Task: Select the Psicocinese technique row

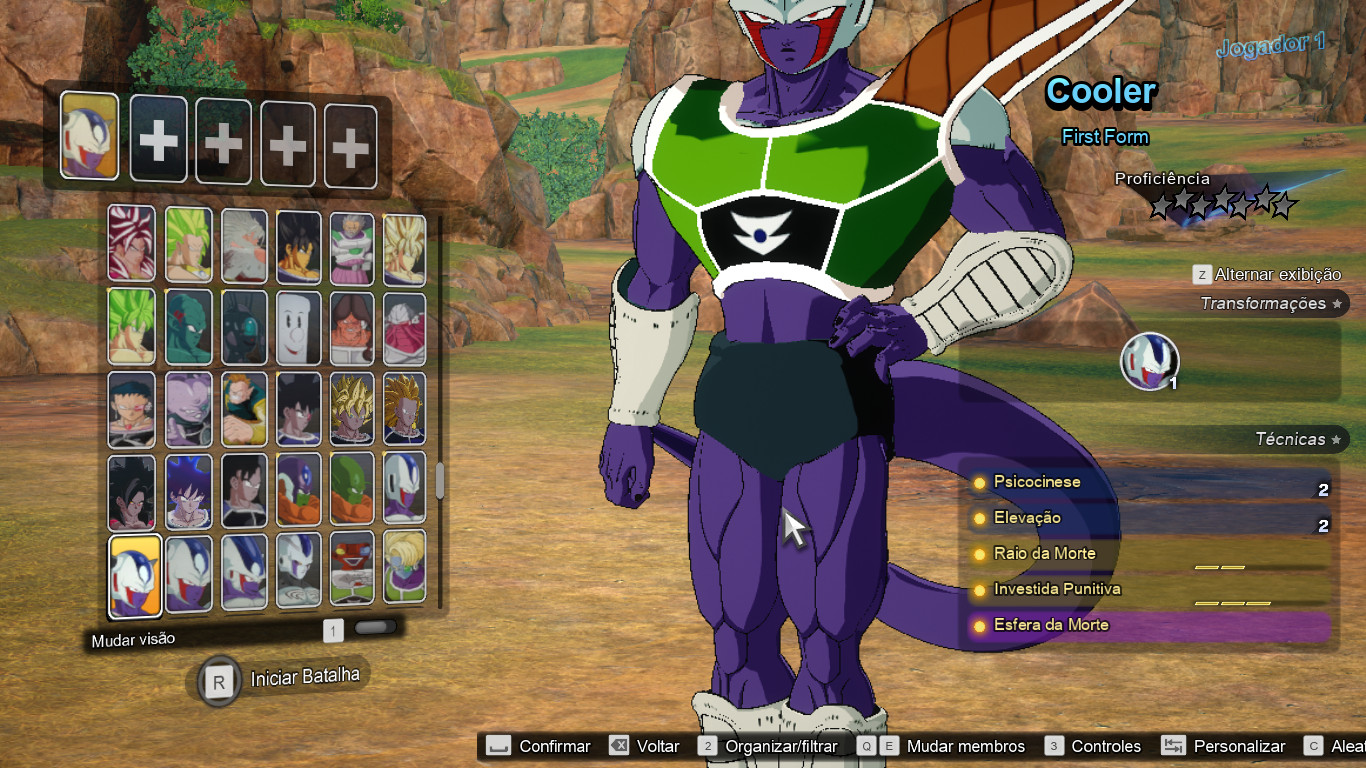Action: (x=1150, y=483)
